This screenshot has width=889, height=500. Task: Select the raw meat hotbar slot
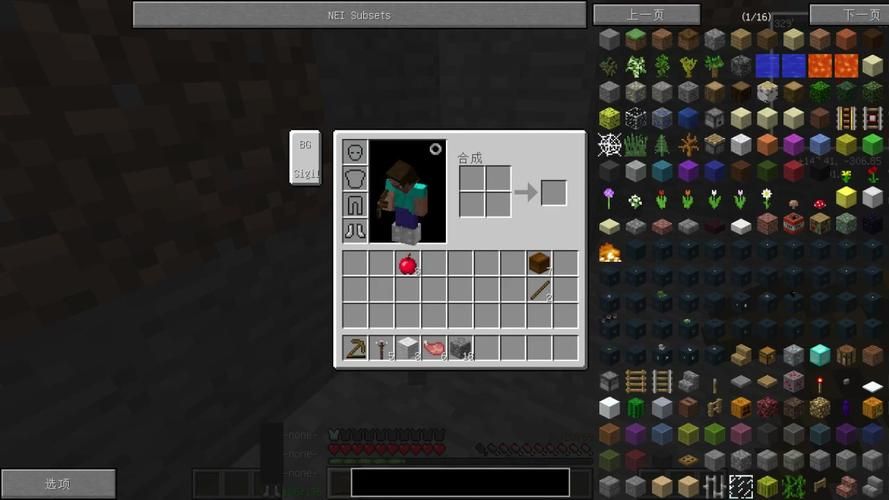click(x=433, y=348)
